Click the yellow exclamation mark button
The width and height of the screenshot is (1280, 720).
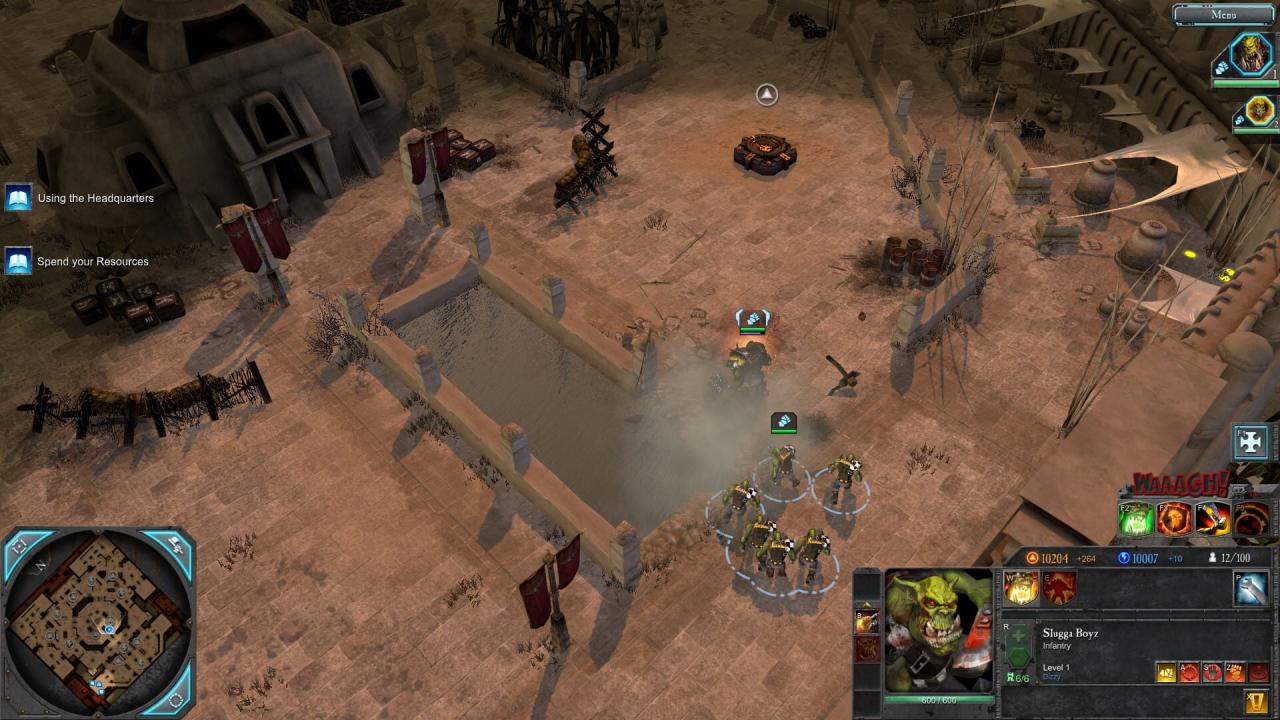1255,701
